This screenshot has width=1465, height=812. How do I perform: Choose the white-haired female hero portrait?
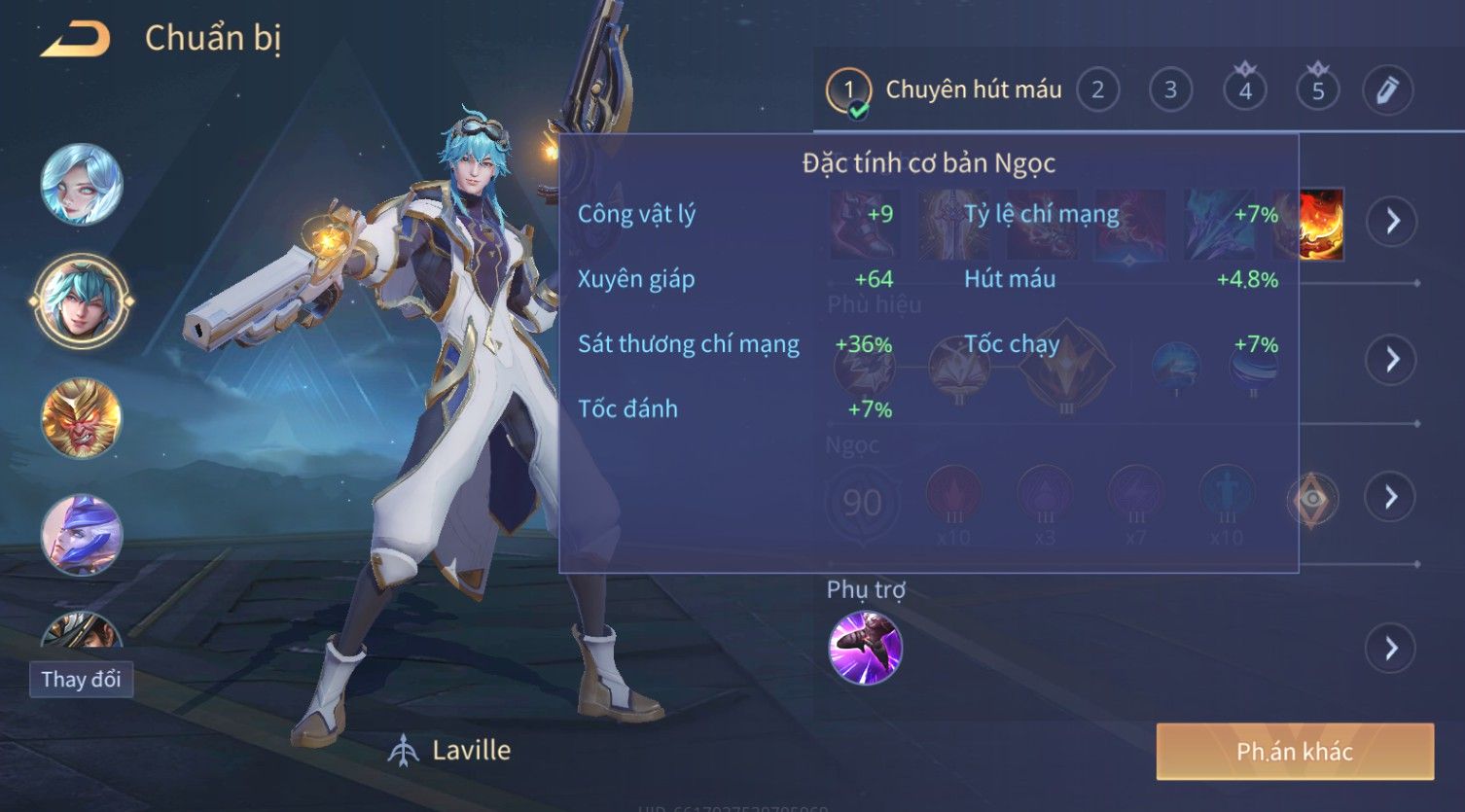(x=82, y=185)
